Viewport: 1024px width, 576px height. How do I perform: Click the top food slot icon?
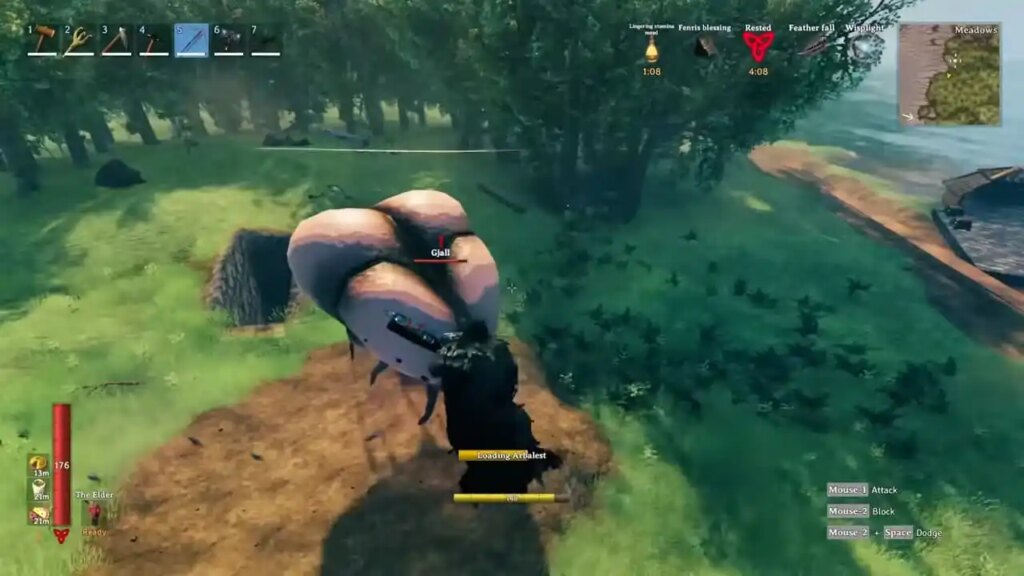point(38,463)
